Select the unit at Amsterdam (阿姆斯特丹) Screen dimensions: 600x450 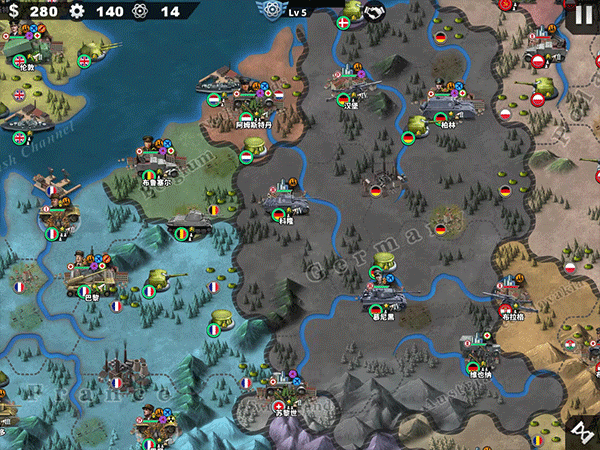point(246,102)
